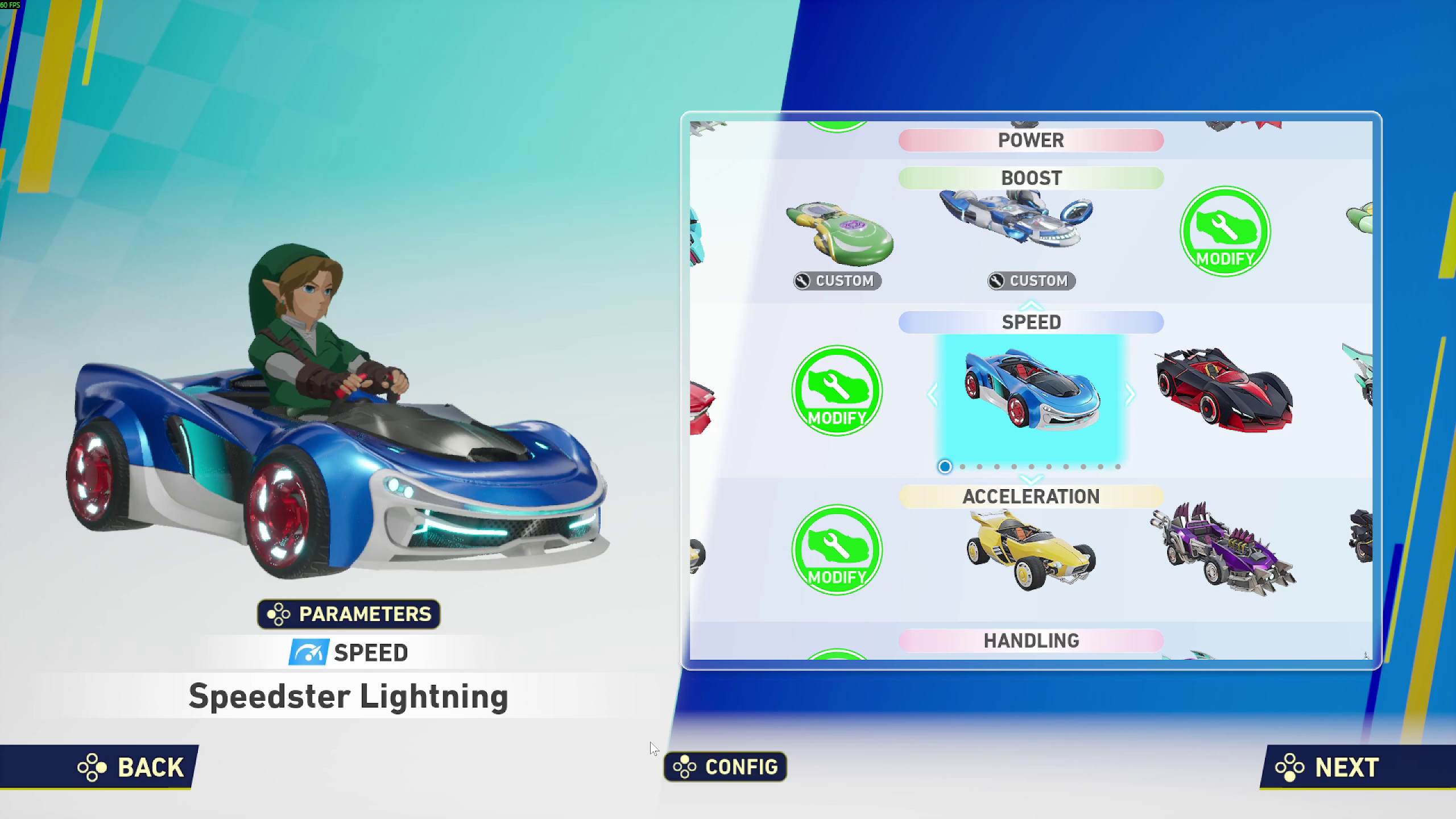This screenshot has width=1456, height=819.
Task: Select the Modify wrench icon beside ACCELERATION row
Action: click(x=836, y=552)
